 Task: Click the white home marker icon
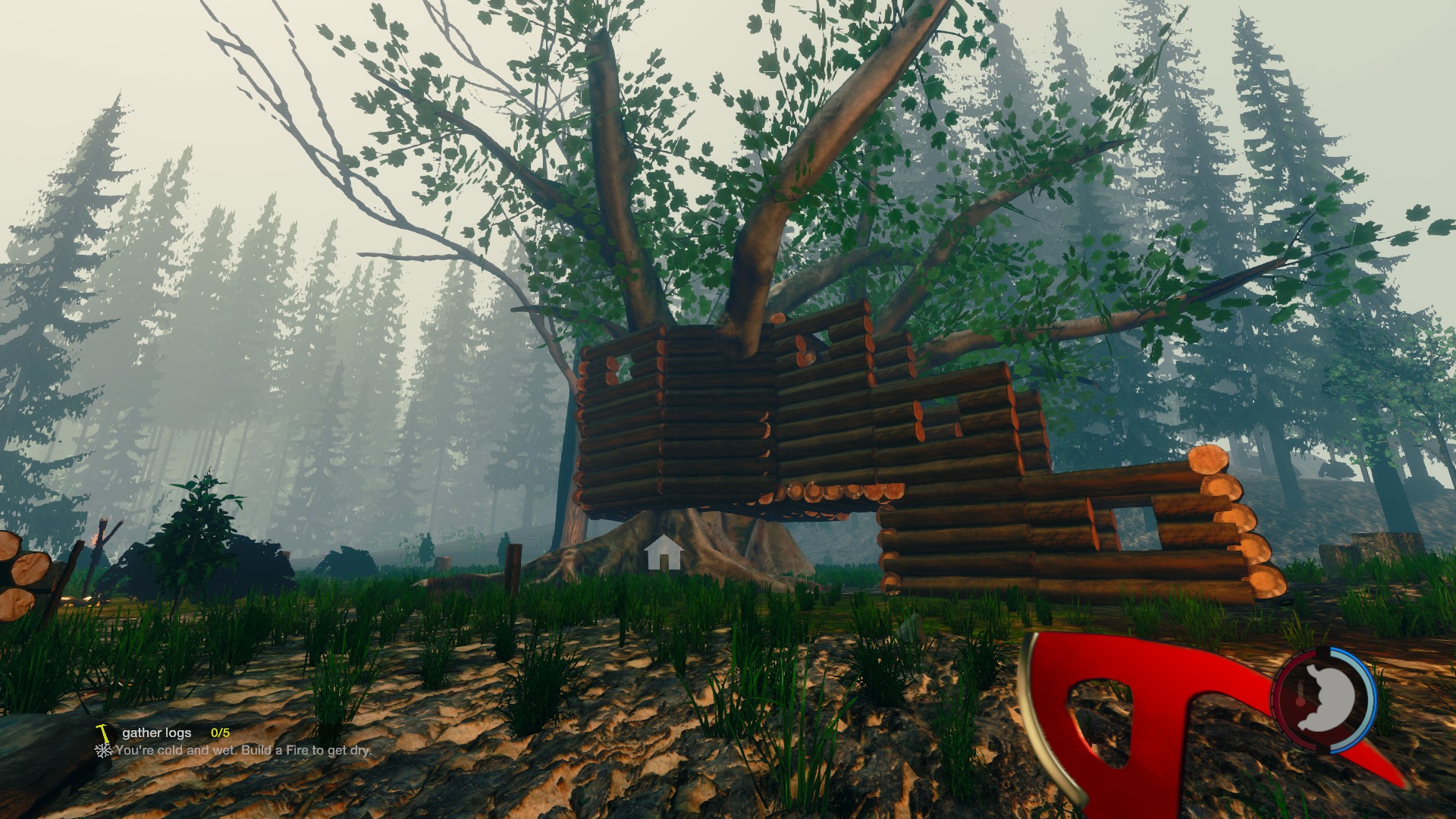(664, 552)
